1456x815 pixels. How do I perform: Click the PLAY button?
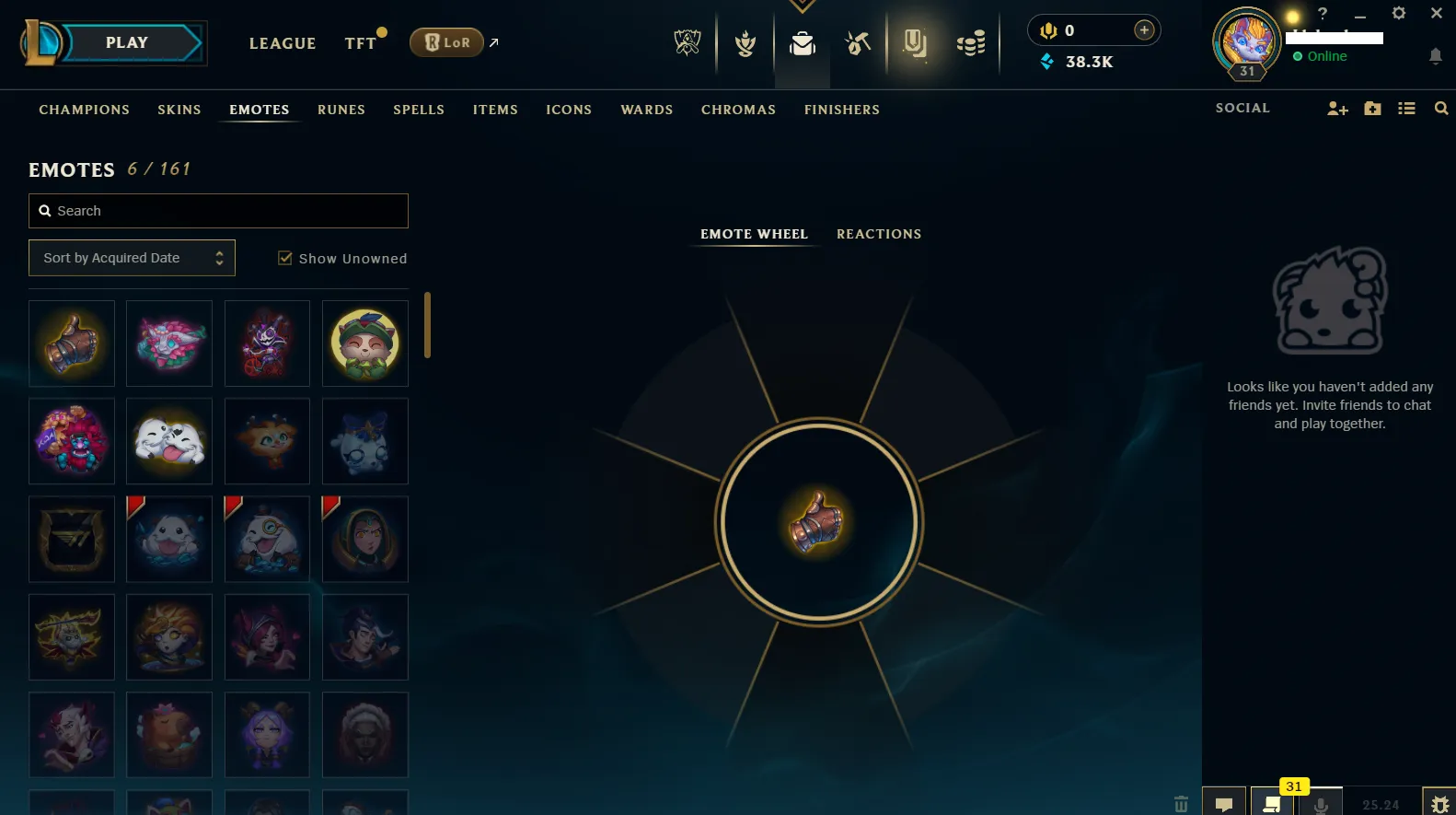tap(126, 42)
